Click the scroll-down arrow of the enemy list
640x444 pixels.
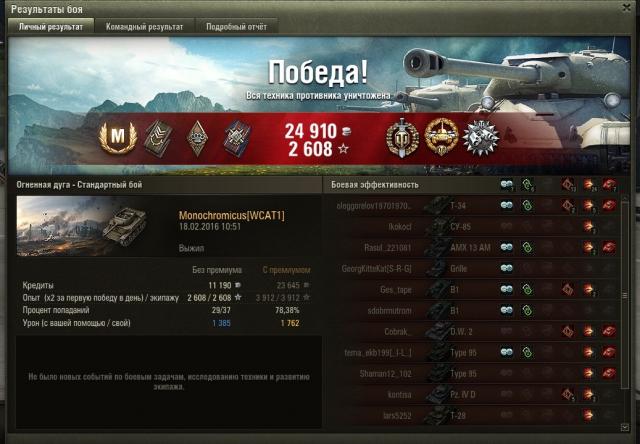point(627,429)
